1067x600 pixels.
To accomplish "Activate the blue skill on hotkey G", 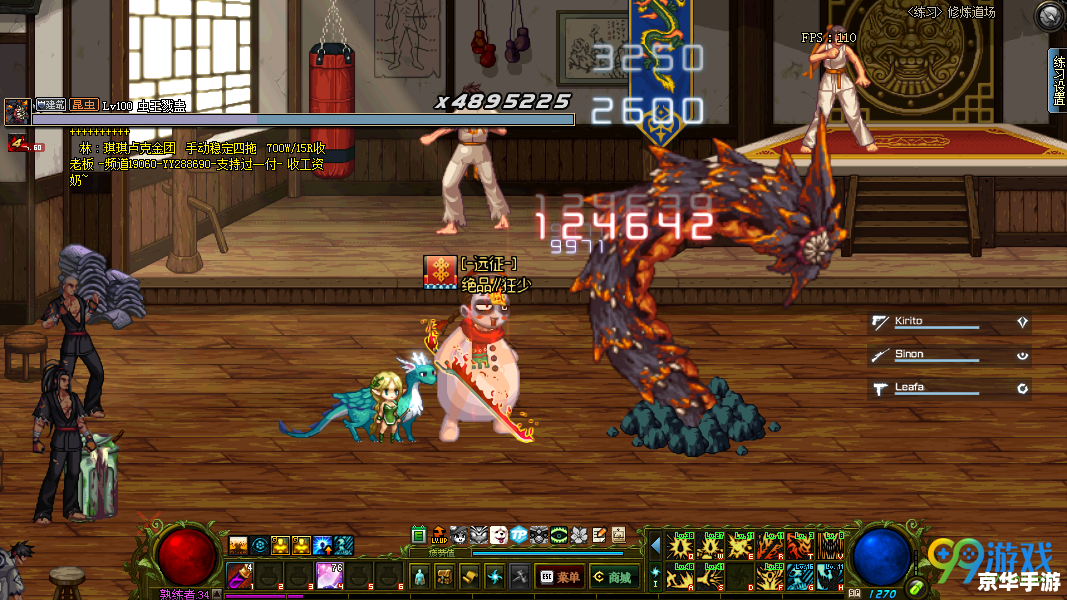I will [x=800, y=577].
